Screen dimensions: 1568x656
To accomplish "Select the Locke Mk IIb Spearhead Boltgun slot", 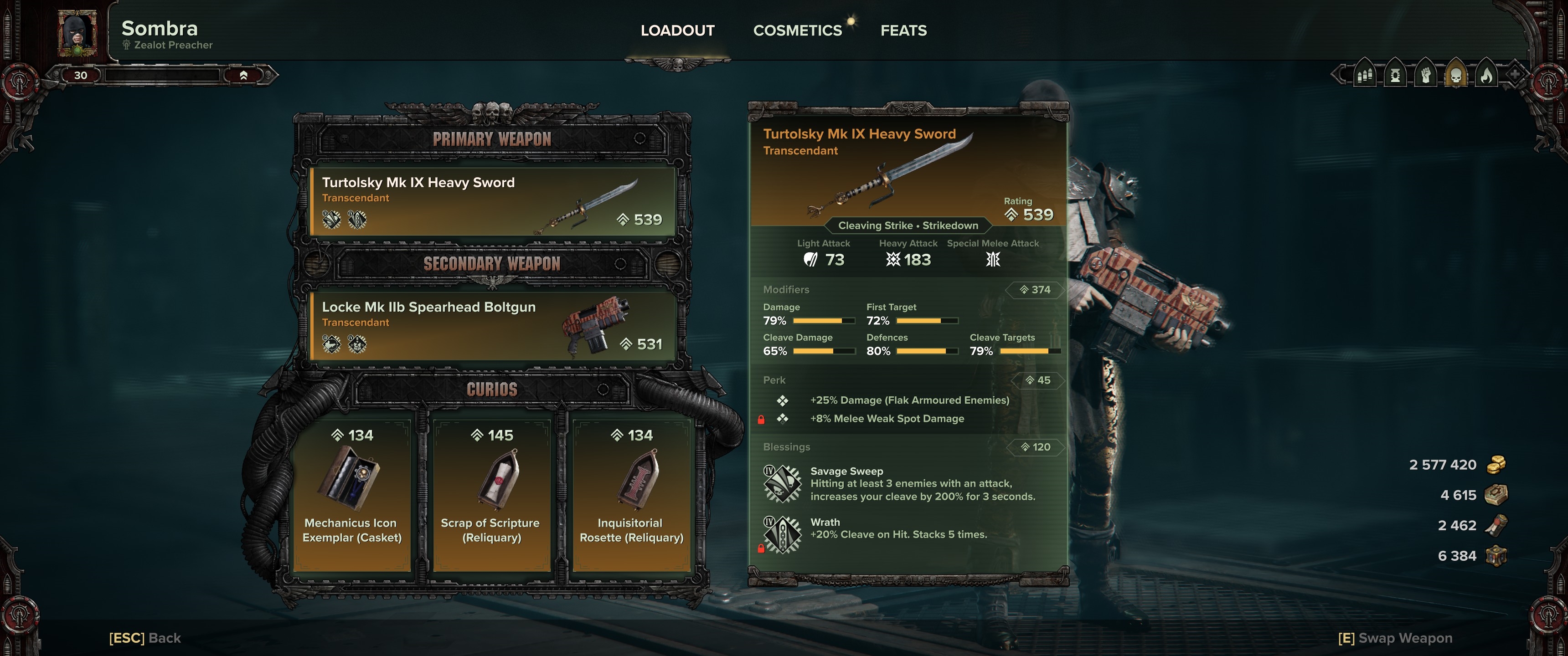I will [492, 326].
